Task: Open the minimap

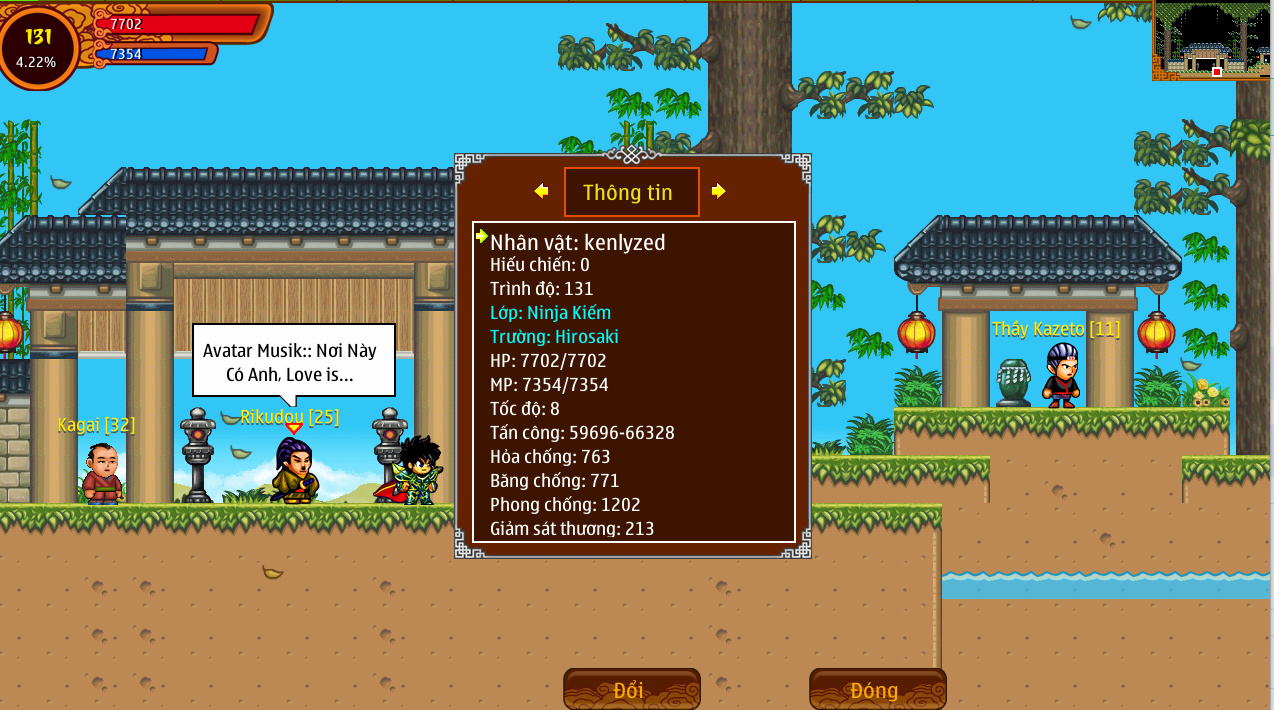Action: [x=1211, y=40]
